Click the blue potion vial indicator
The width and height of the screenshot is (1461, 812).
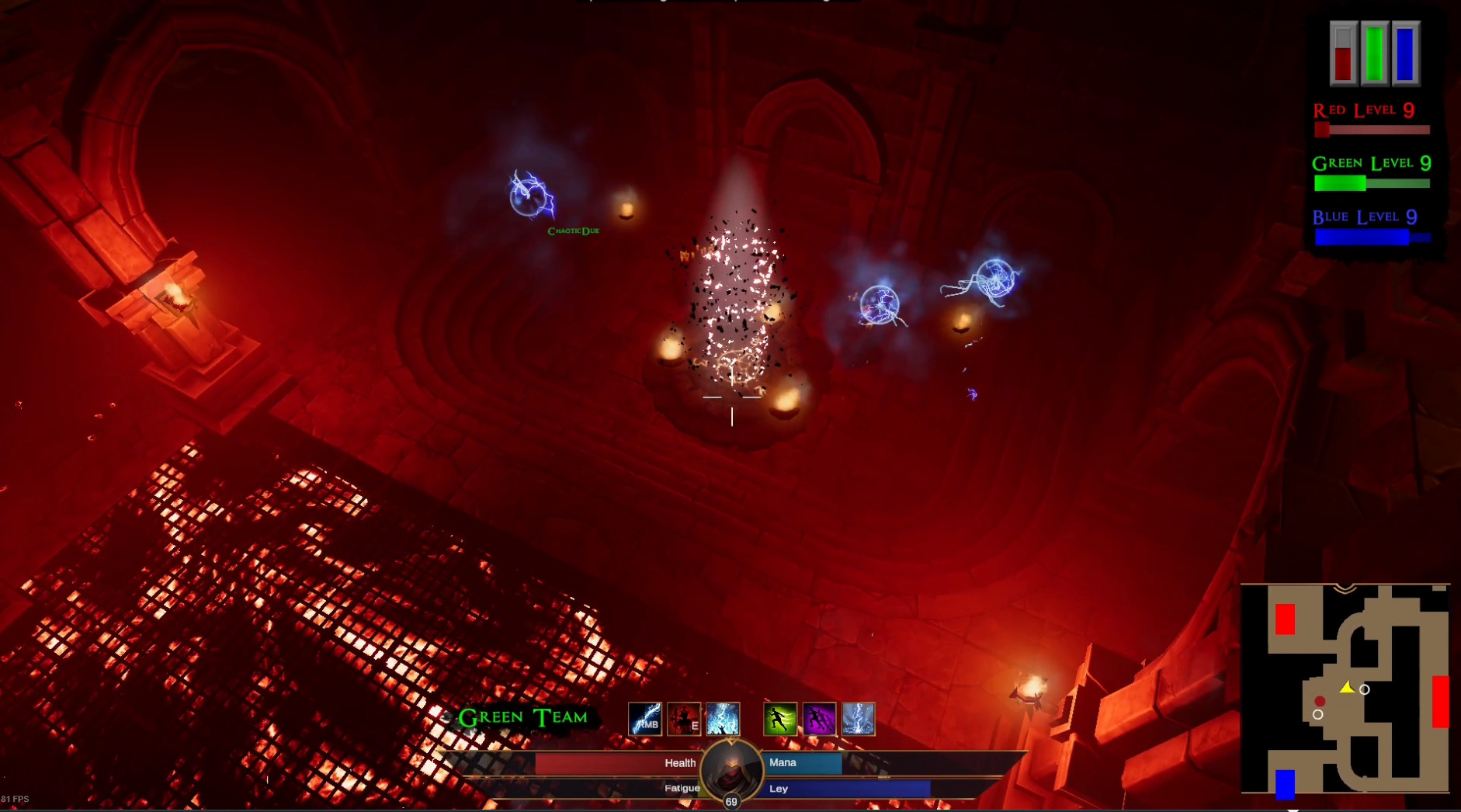click(x=1405, y=50)
